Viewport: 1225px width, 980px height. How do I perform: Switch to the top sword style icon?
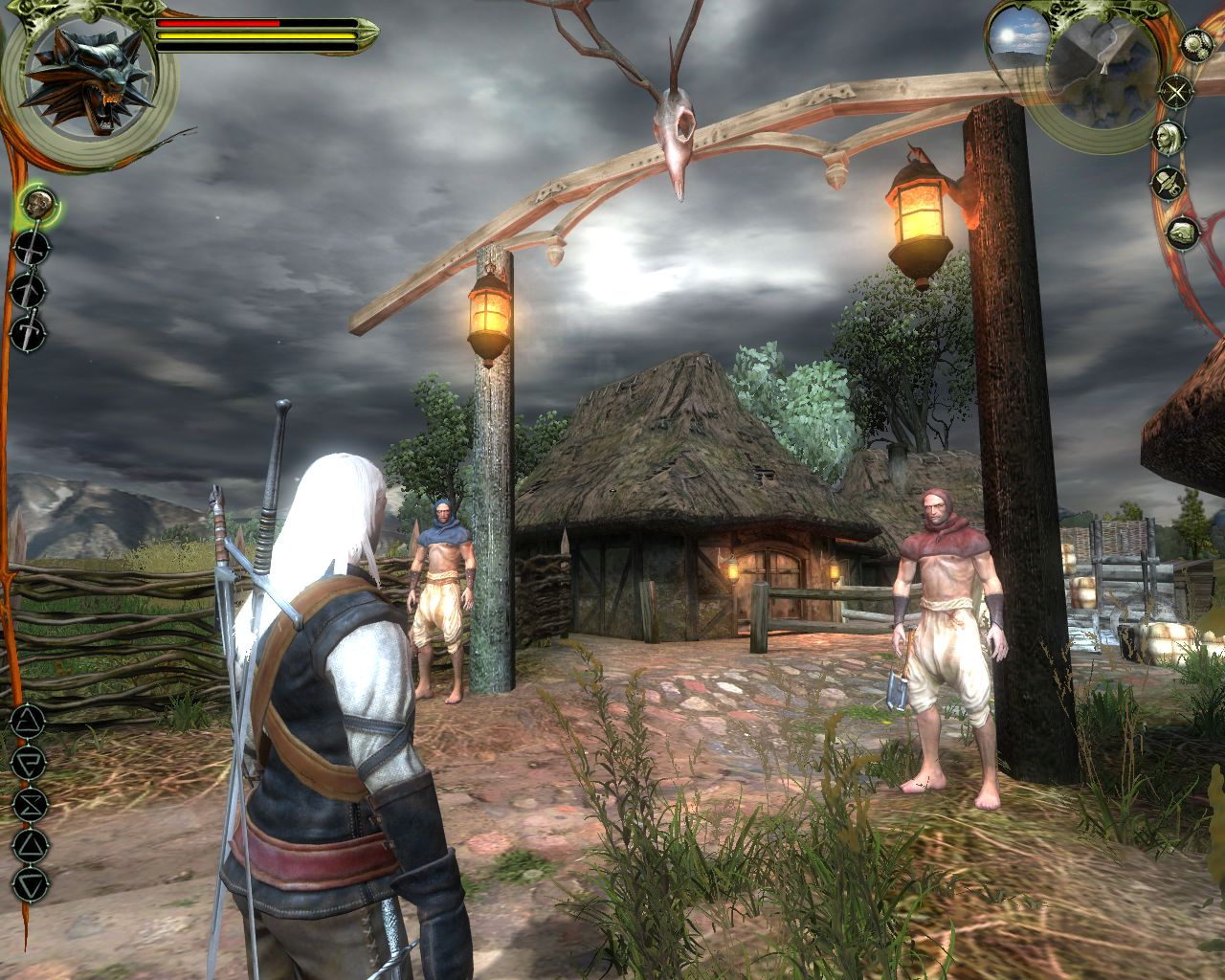click(x=32, y=249)
